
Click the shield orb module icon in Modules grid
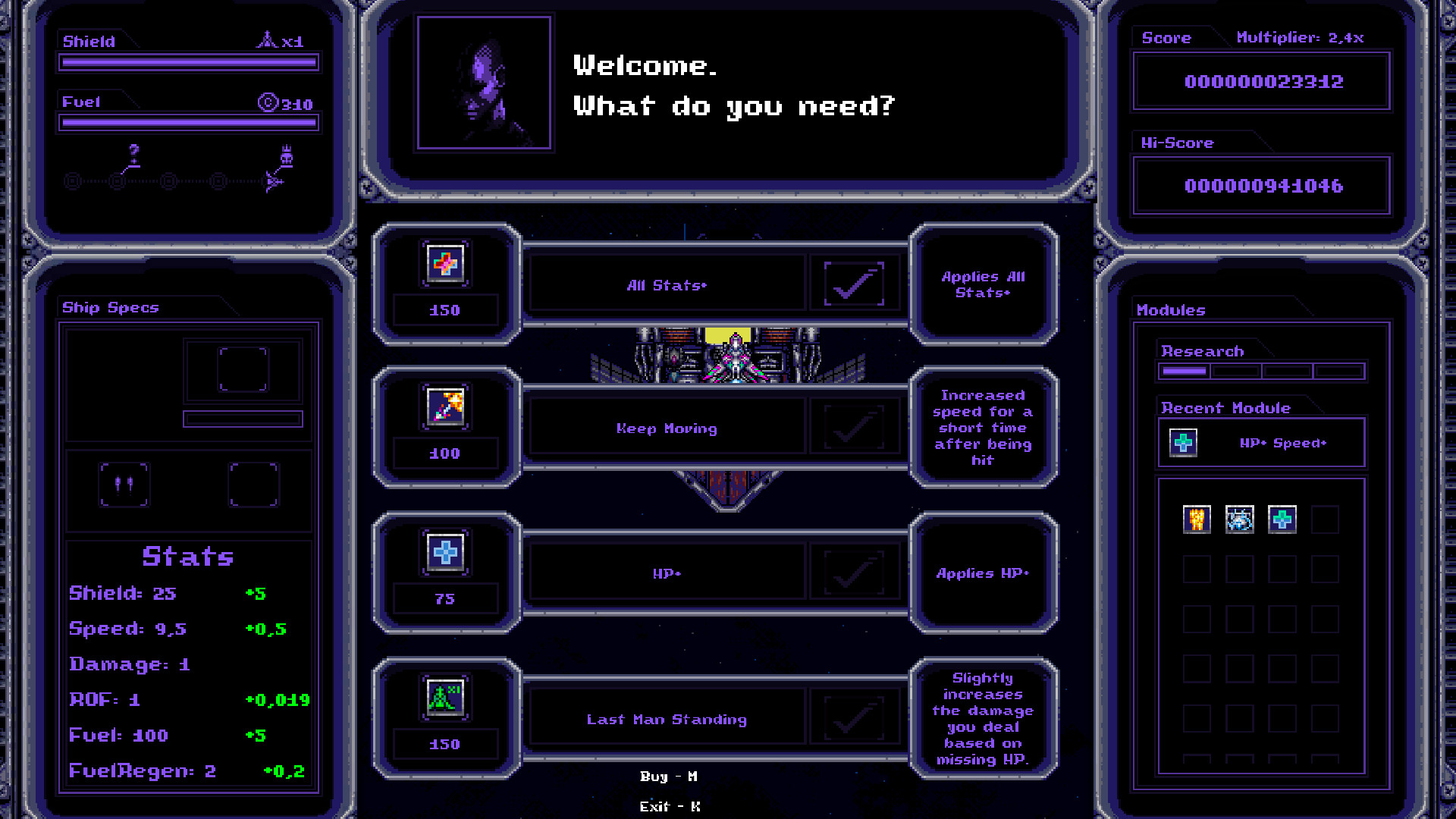point(1239,519)
